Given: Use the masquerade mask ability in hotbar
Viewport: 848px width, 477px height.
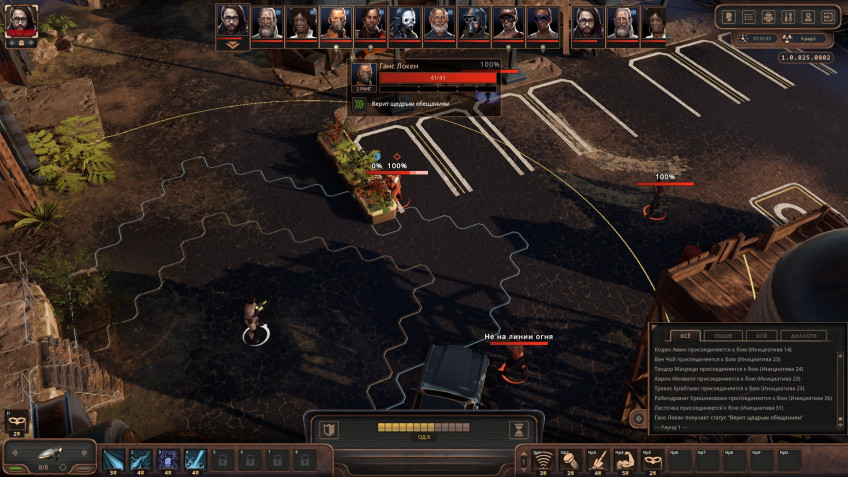Looking at the screenshot, I should [x=652, y=460].
